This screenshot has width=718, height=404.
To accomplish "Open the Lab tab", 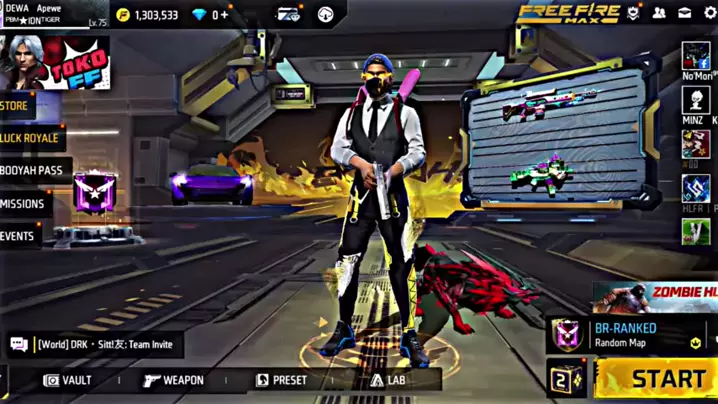I will (388, 380).
